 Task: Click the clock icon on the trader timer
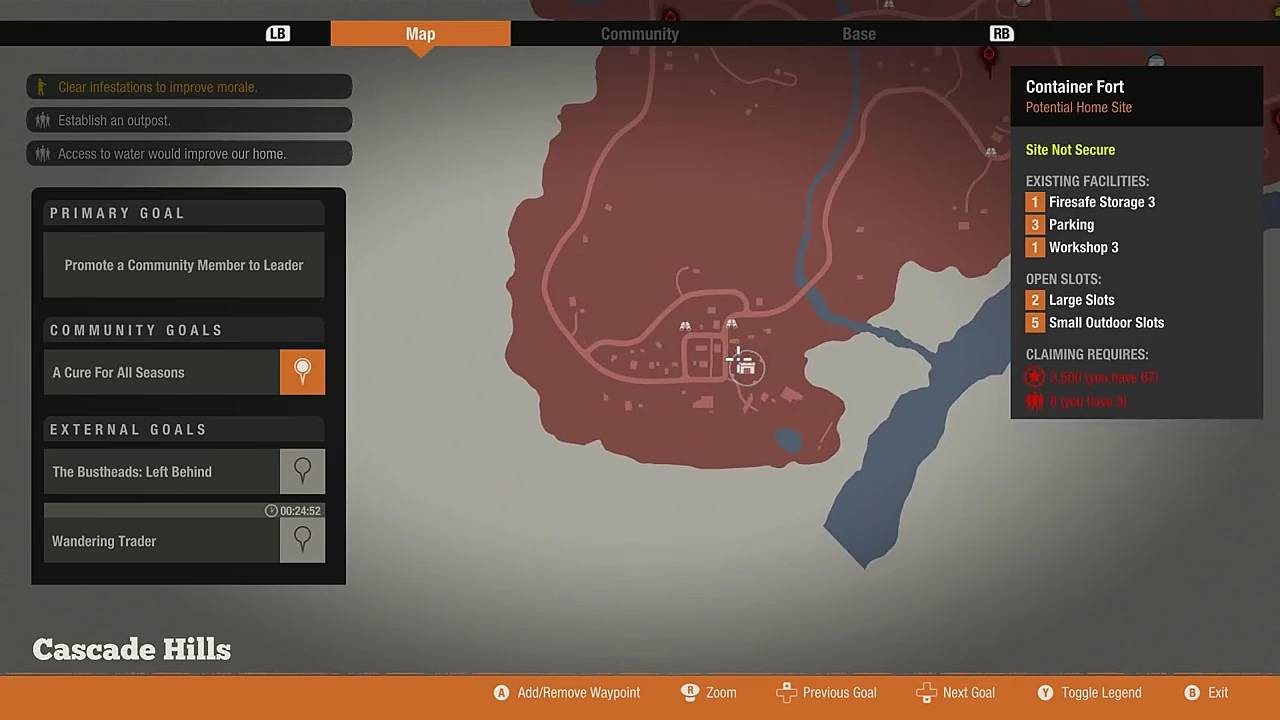pos(271,510)
